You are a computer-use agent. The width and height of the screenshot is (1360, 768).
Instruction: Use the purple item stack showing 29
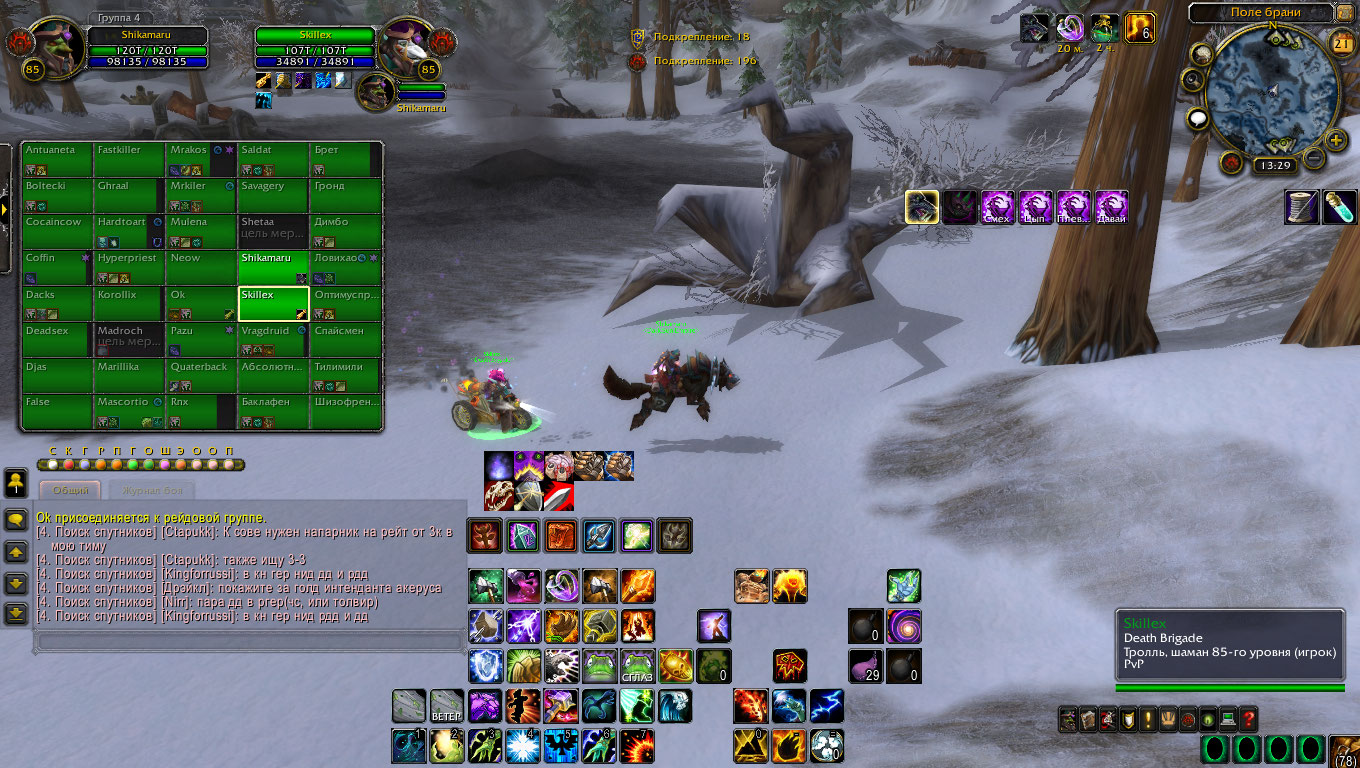(865, 665)
